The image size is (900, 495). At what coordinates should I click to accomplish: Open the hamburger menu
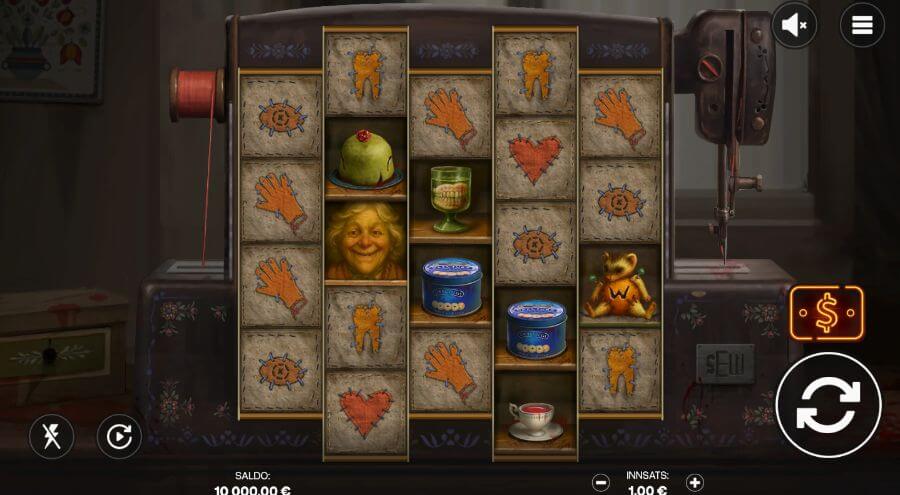click(x=861, y=26)
